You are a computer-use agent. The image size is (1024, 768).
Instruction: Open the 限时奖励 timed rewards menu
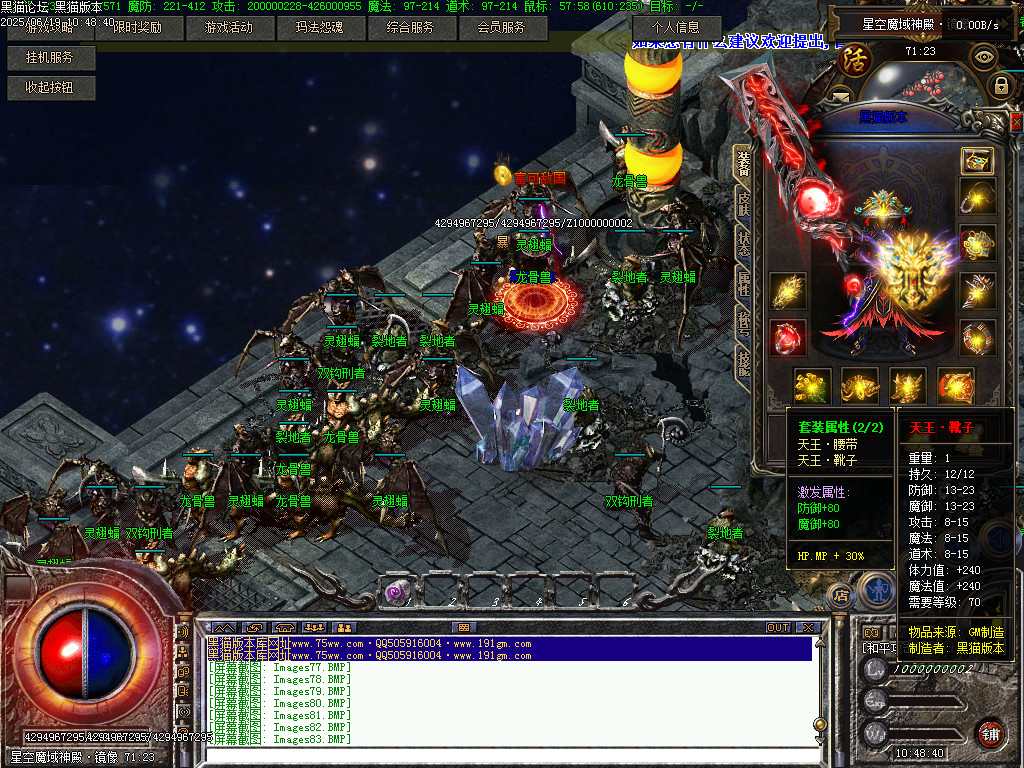(x=138, y=28)
